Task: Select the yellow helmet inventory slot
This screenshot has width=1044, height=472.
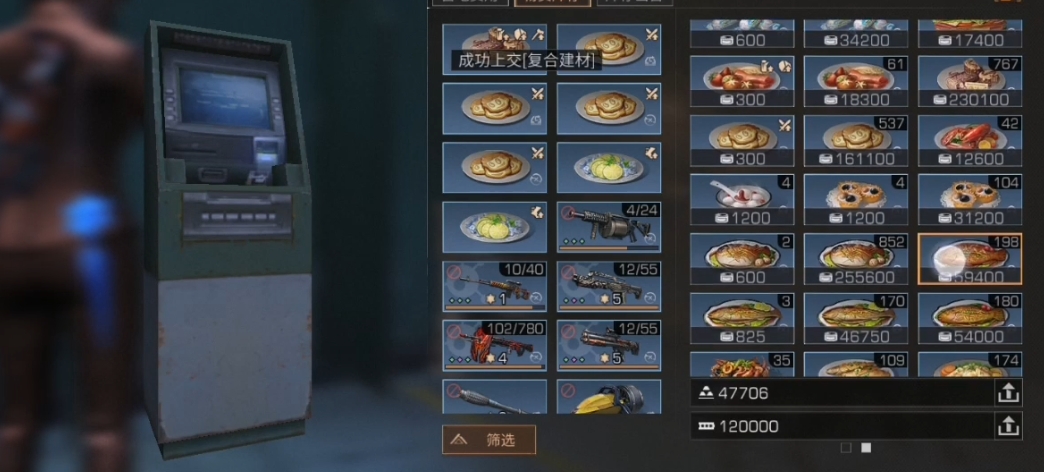Action: (609, 397)
